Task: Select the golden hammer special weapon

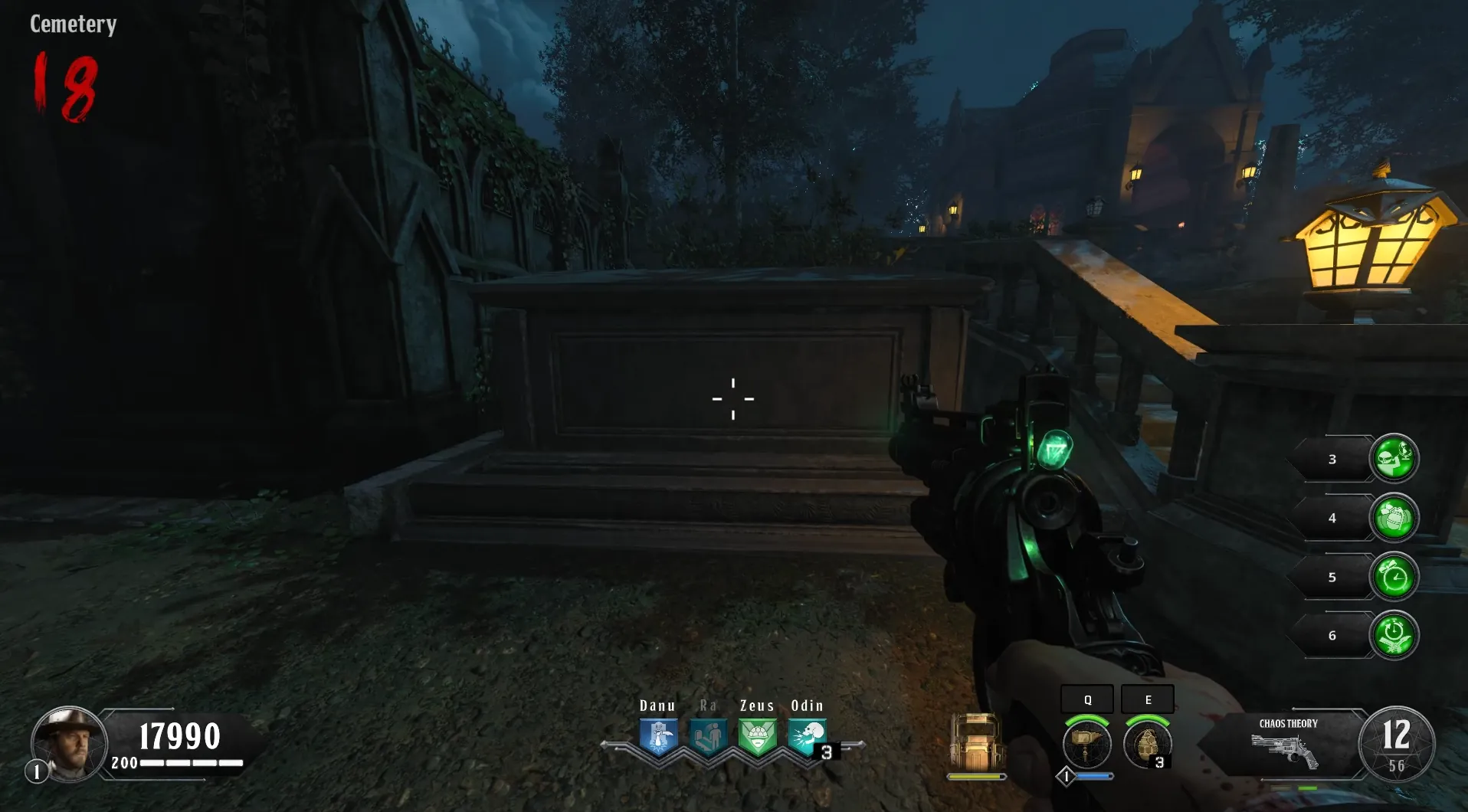Action: click(x=1086, y=743)
